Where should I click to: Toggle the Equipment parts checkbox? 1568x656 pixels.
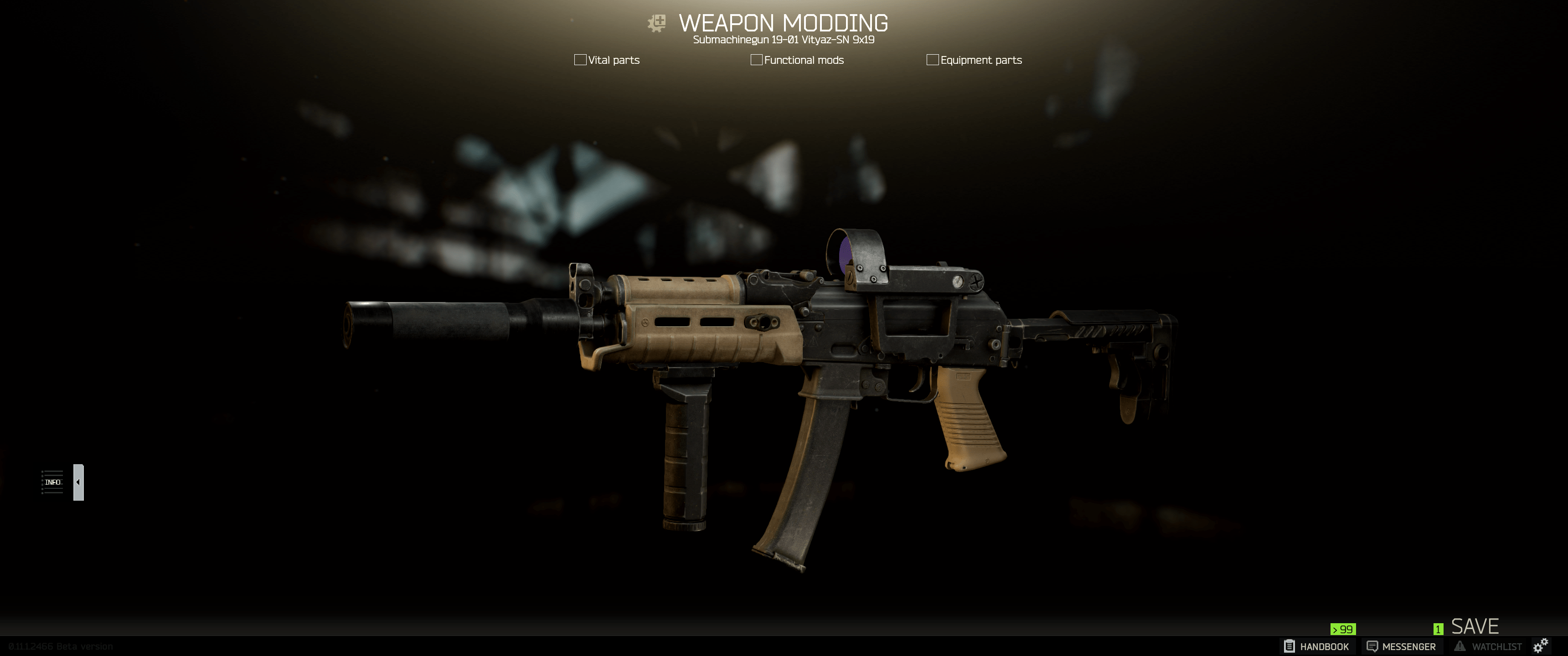(x=932, y=60)
